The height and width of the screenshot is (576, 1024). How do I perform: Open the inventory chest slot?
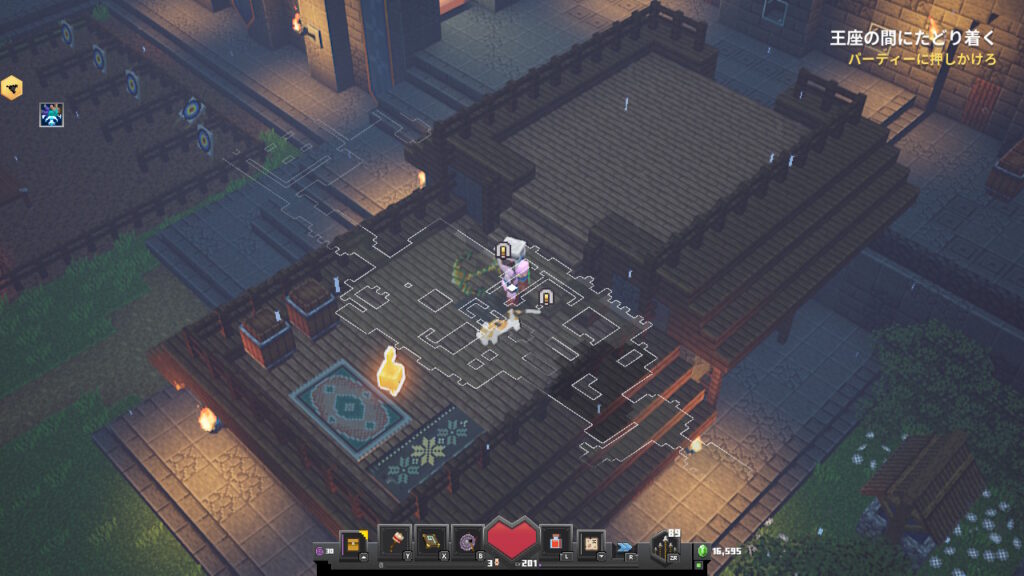[355, 541]
